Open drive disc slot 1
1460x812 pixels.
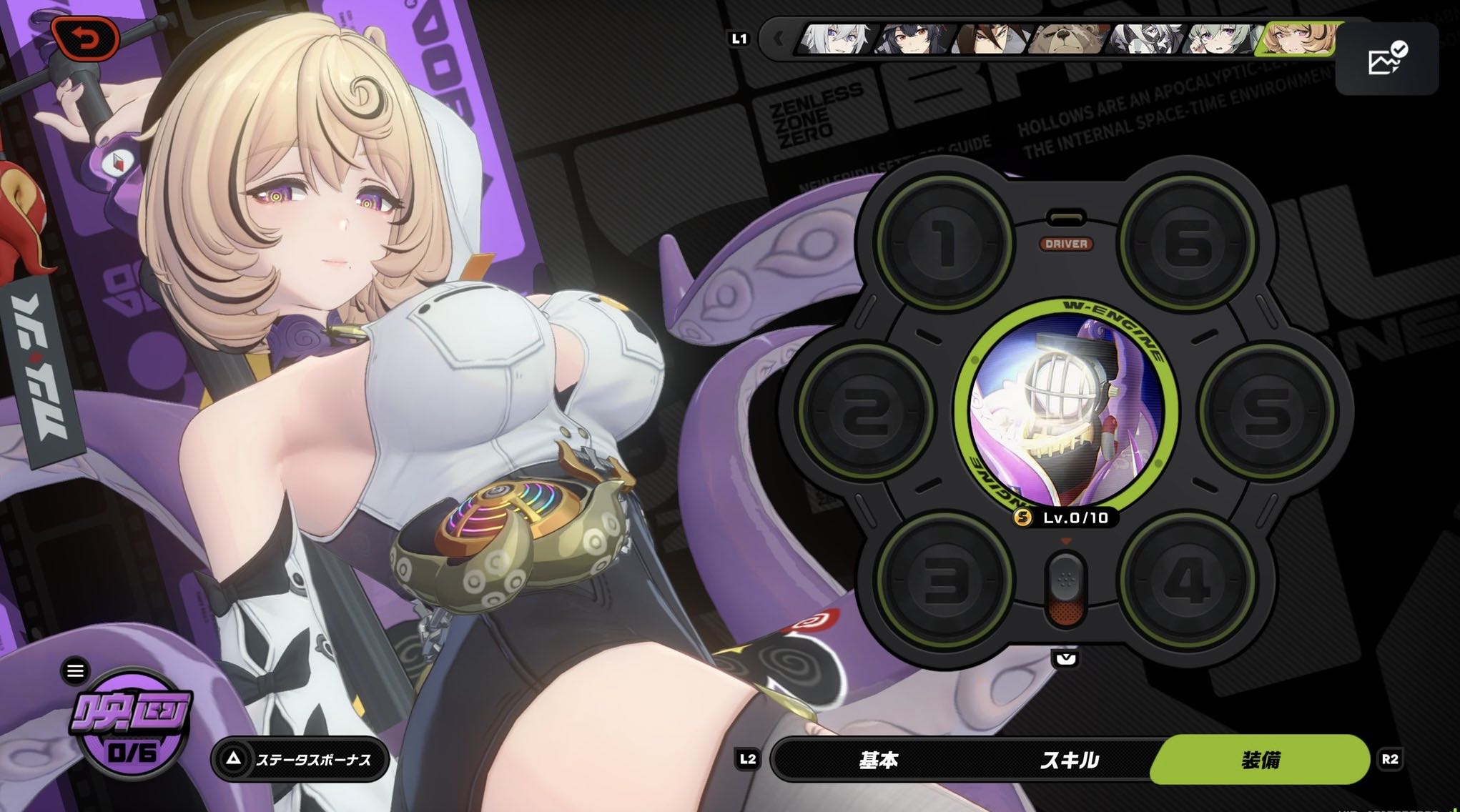[x=944, y=242]
